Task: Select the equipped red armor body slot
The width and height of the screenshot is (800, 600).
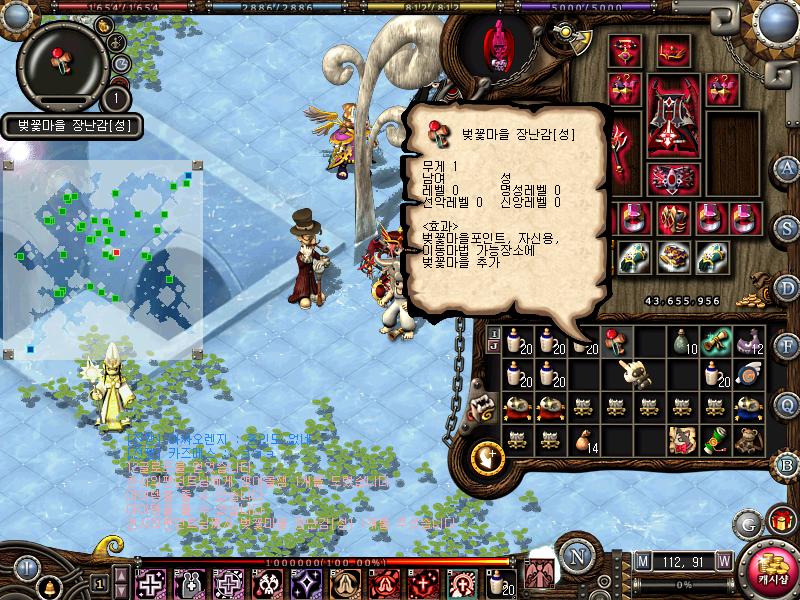Action: click(672, 121)
